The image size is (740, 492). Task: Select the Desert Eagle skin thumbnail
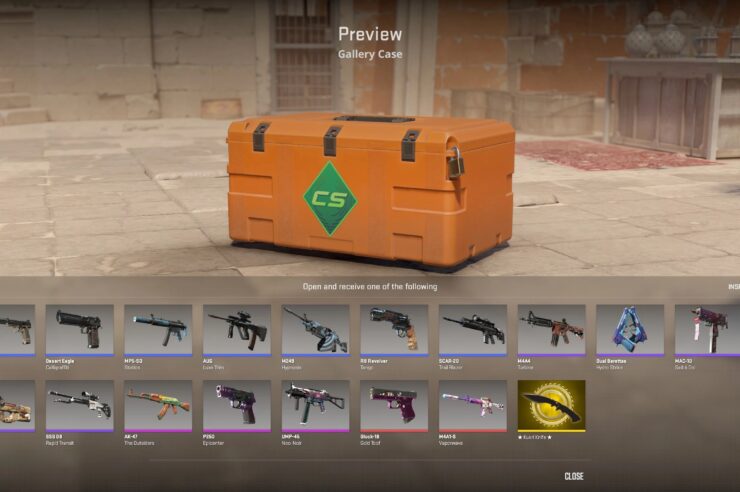pos(79,330)
